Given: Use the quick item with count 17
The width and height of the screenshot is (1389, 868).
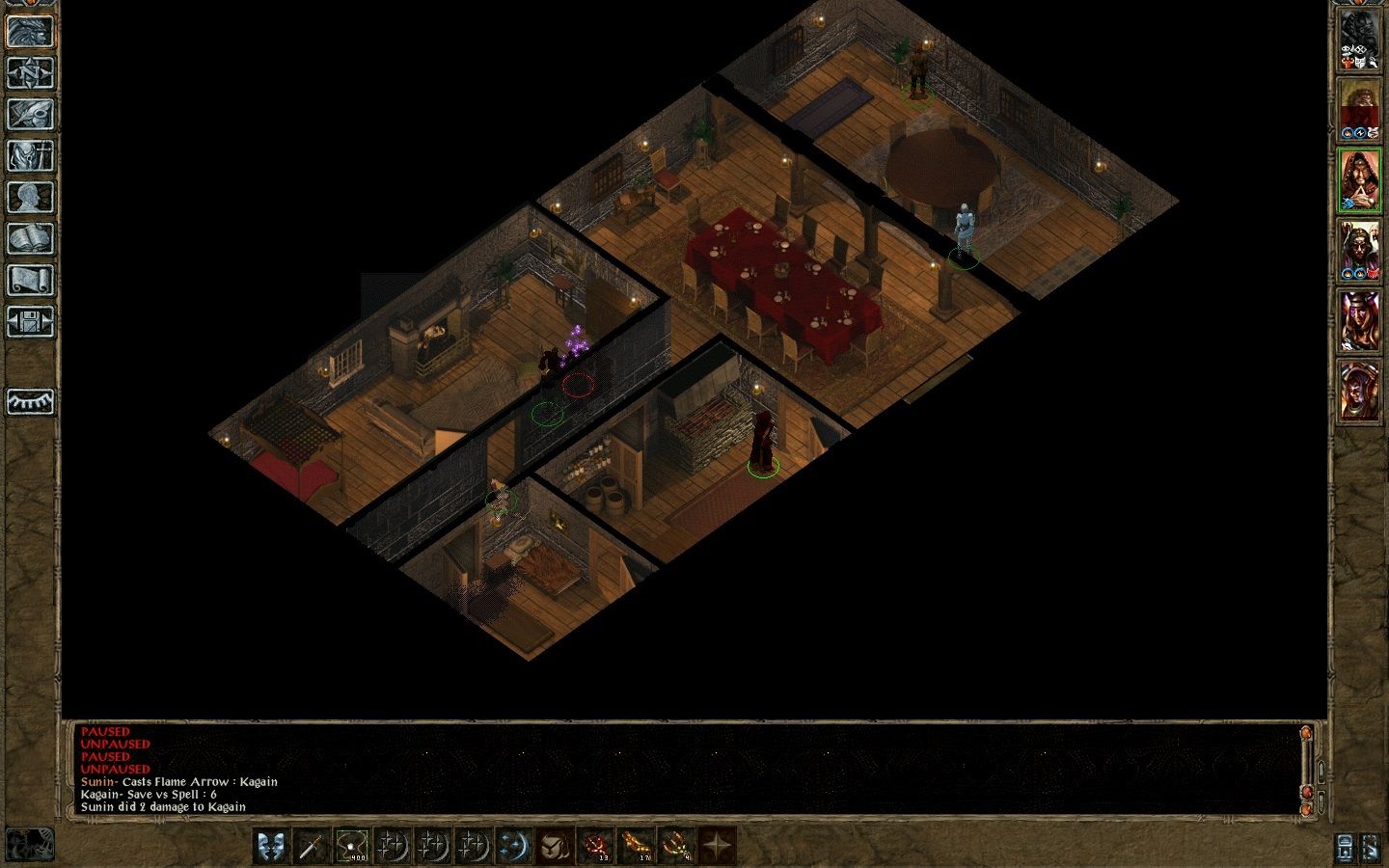Looking at the screenshot, I should [636, 847].
